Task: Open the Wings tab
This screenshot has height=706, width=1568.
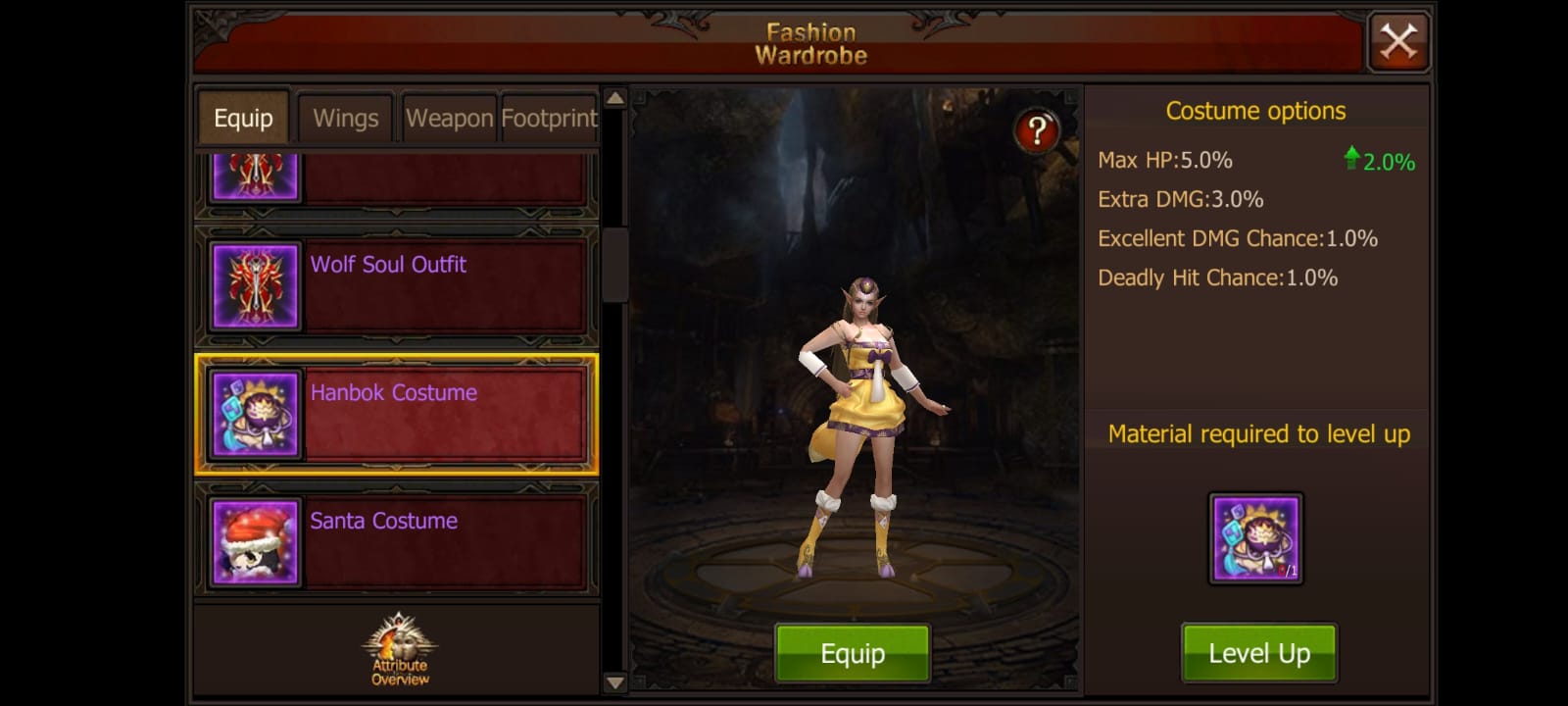Action: pyautogui.click(x=345, y=119)
